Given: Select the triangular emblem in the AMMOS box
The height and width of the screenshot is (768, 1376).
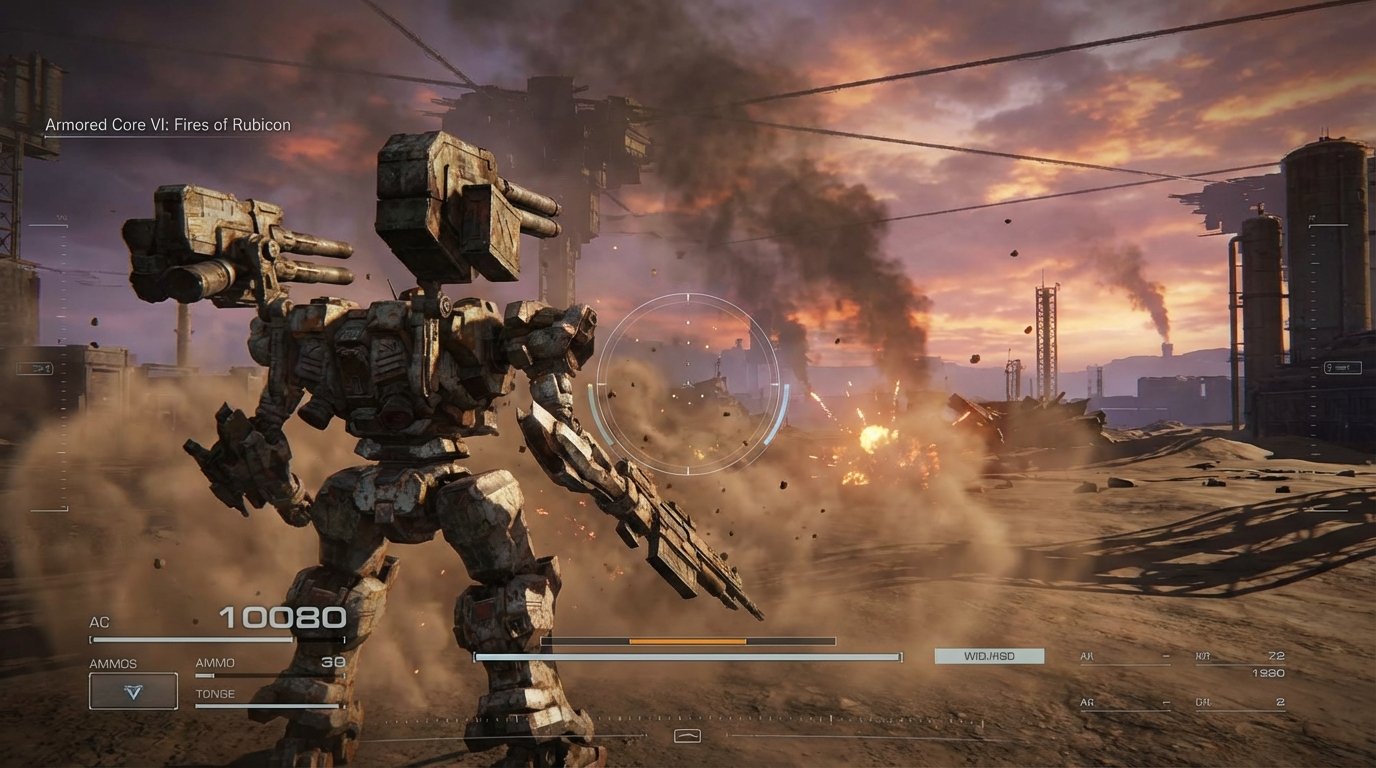Looking at the screenshot, I should pos(133,690).
